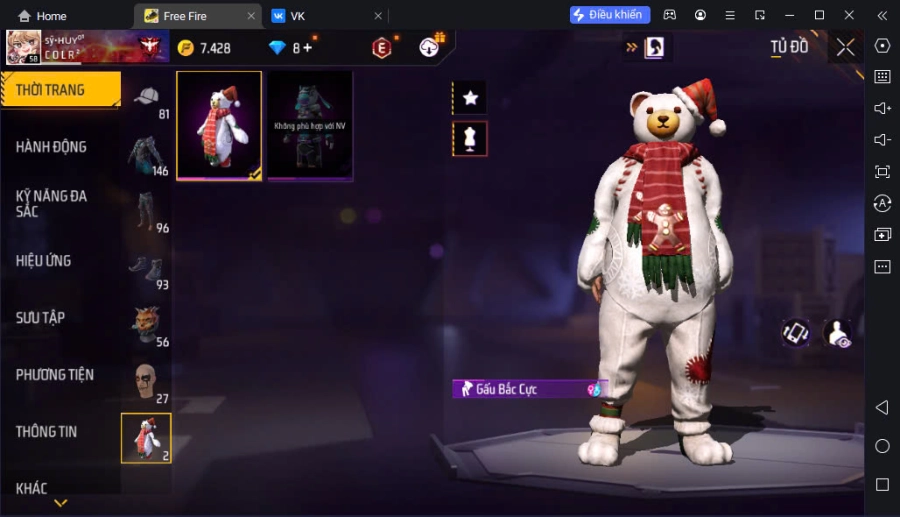Close the Tủ Đồ wardrobe screen

pos(846,47)
